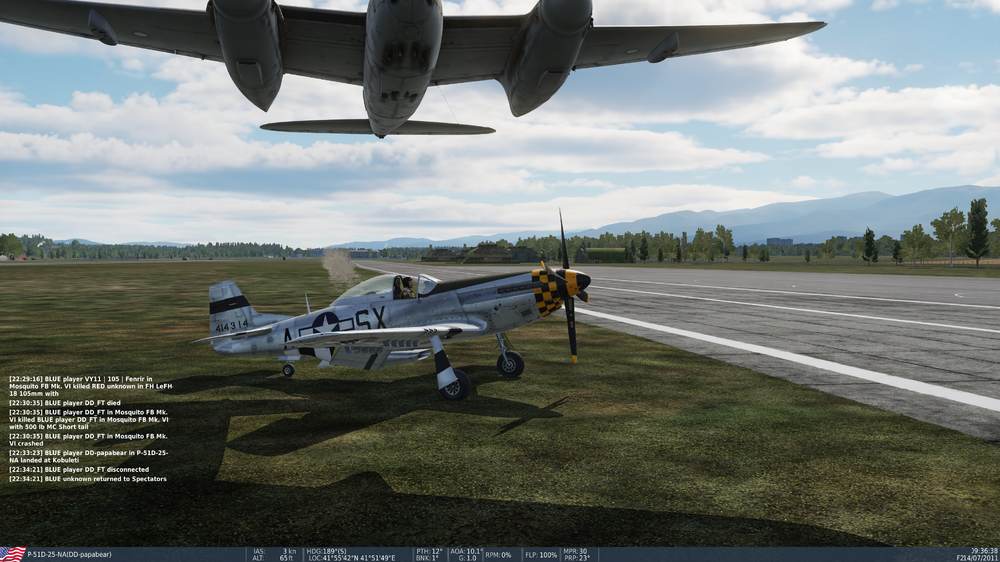Click the US flag coalition icon

click(x=13, y=554)
